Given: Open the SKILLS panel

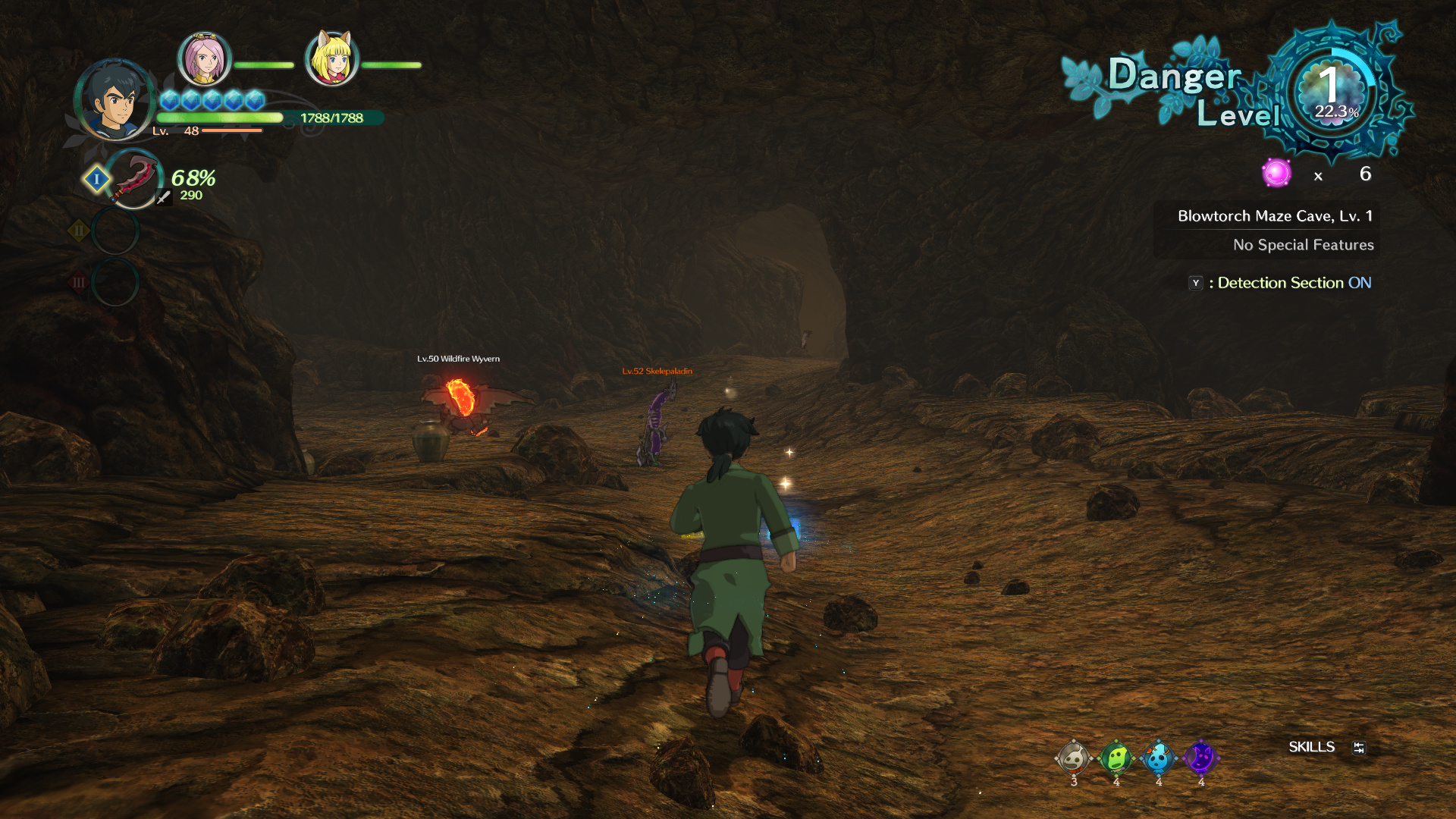Looking at the screenshot, I should 1312,747.
